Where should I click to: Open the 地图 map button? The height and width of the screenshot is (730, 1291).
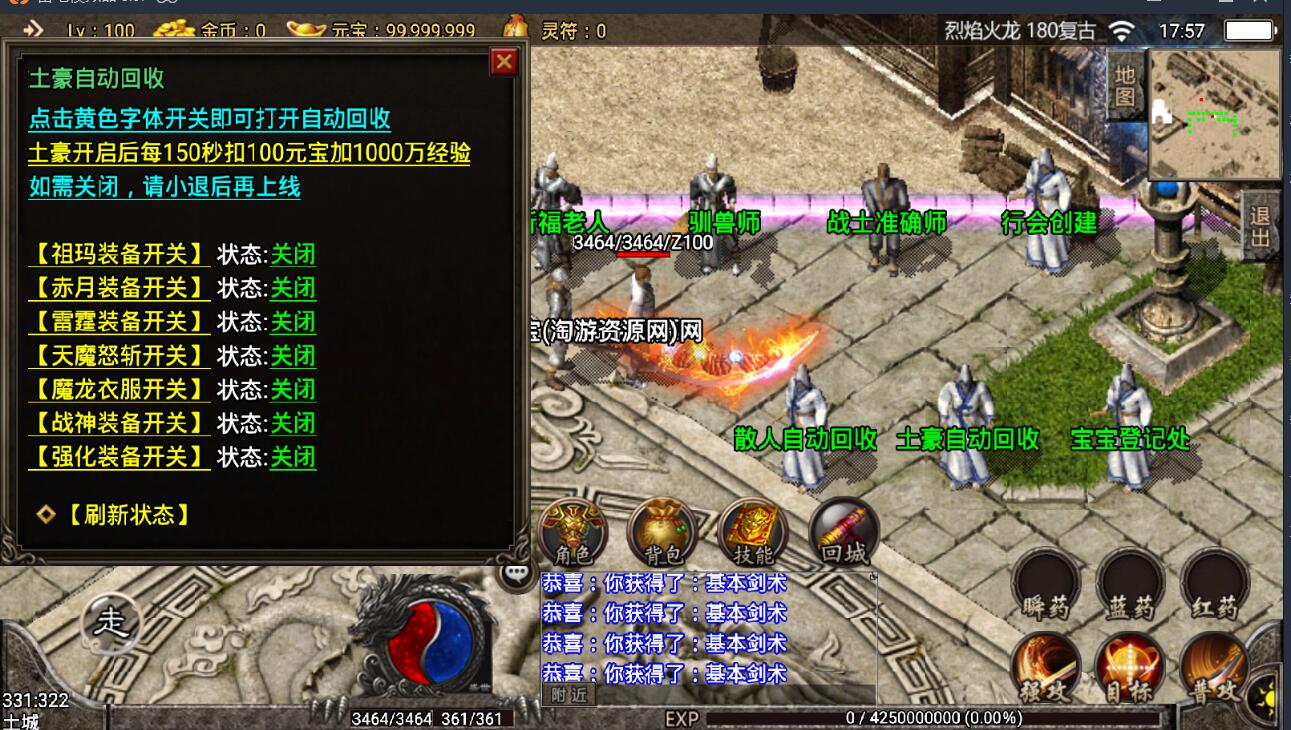tap(1125, 86)
